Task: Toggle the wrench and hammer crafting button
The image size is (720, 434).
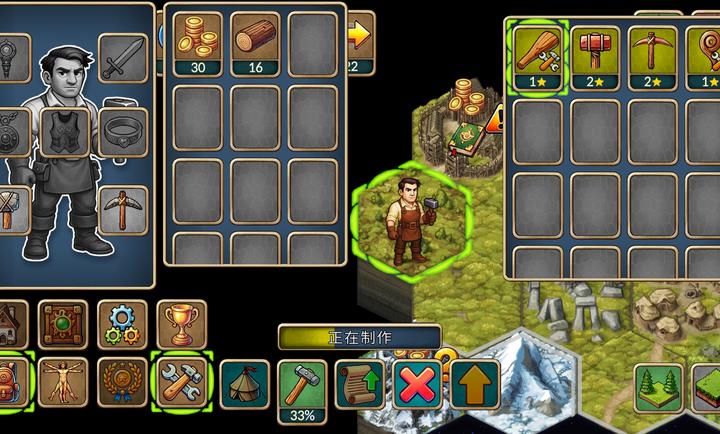Action: [x=181, y=381]
